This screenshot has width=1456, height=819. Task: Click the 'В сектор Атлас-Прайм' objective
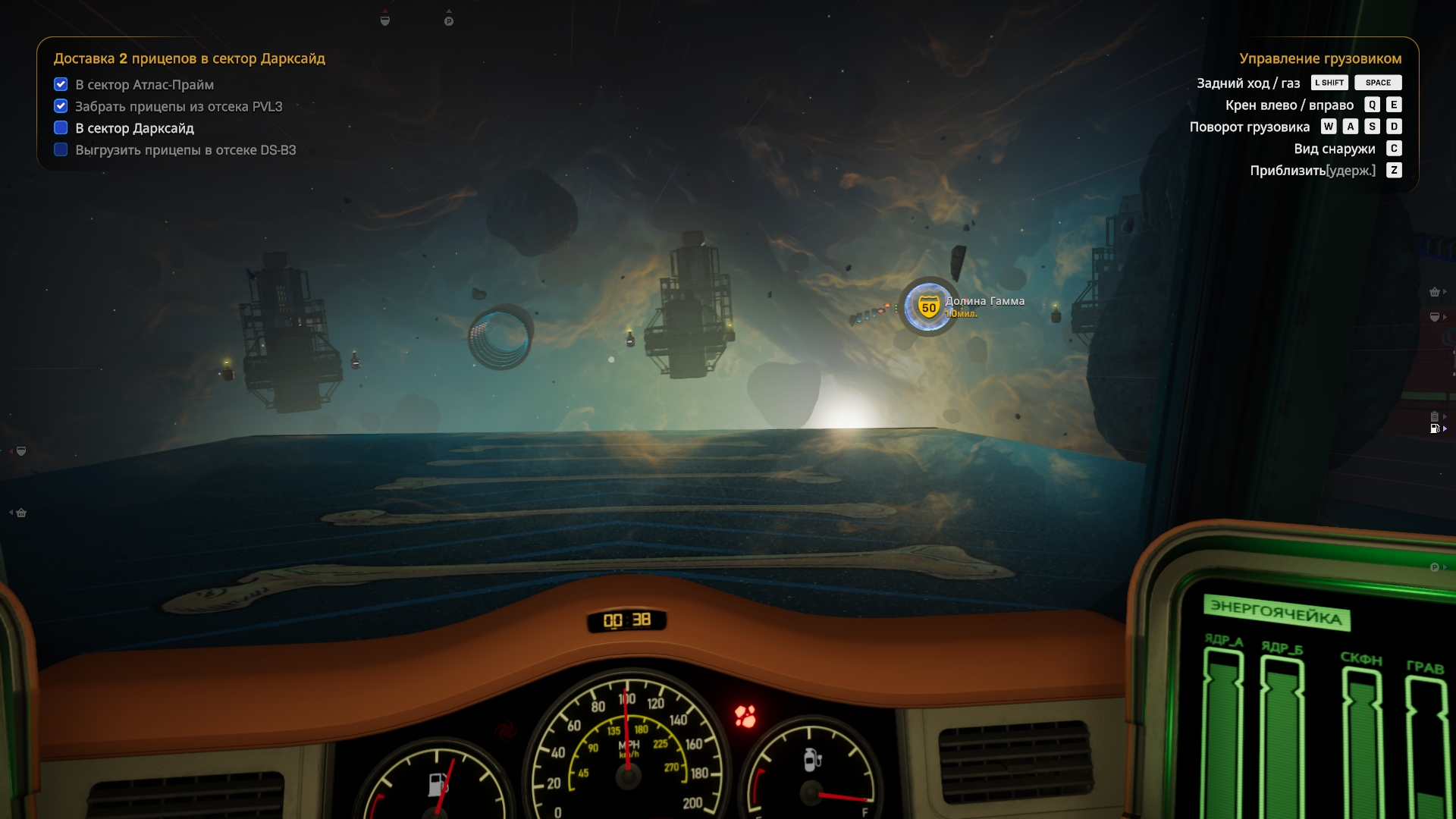pos(144,85)
